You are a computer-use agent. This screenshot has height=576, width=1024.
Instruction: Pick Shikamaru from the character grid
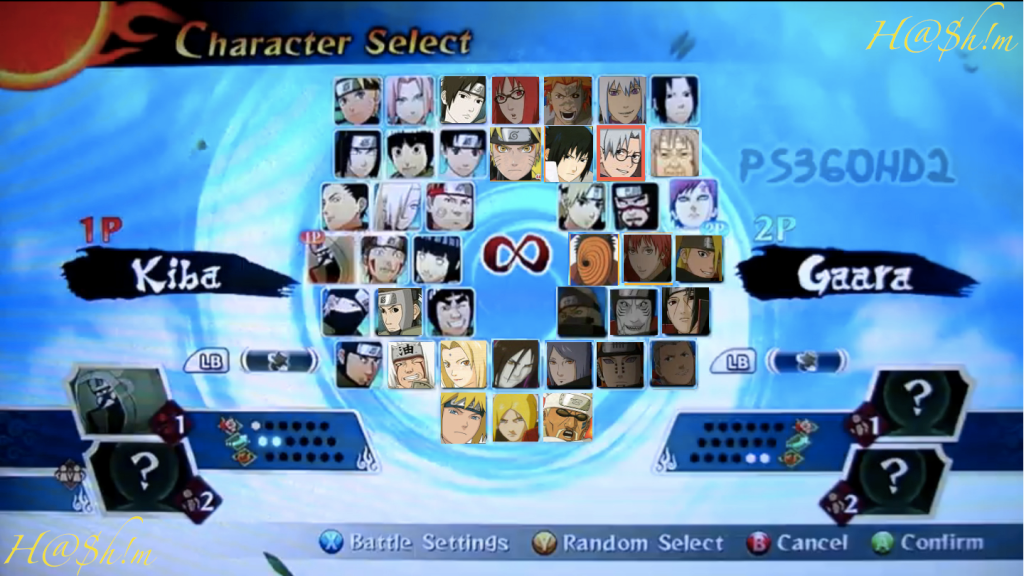coord(345,206)
